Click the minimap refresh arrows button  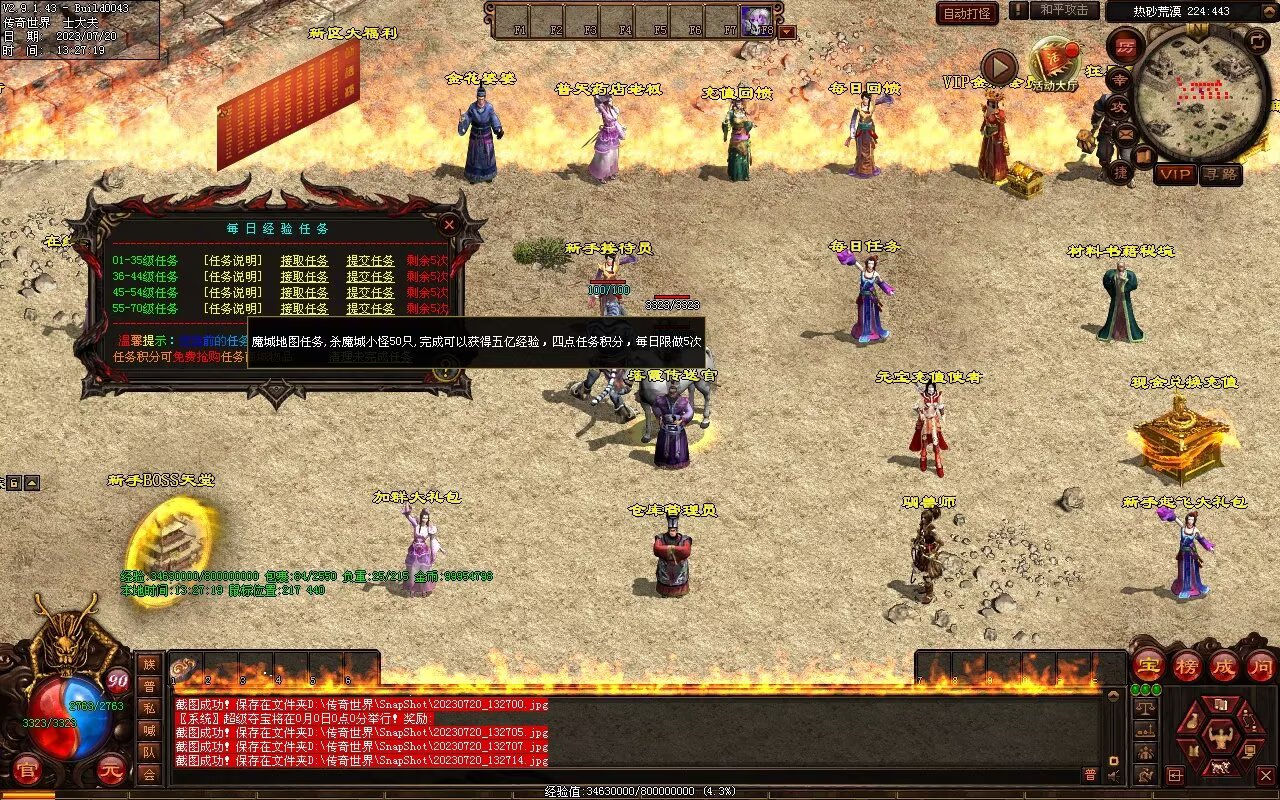[1257, 41]
